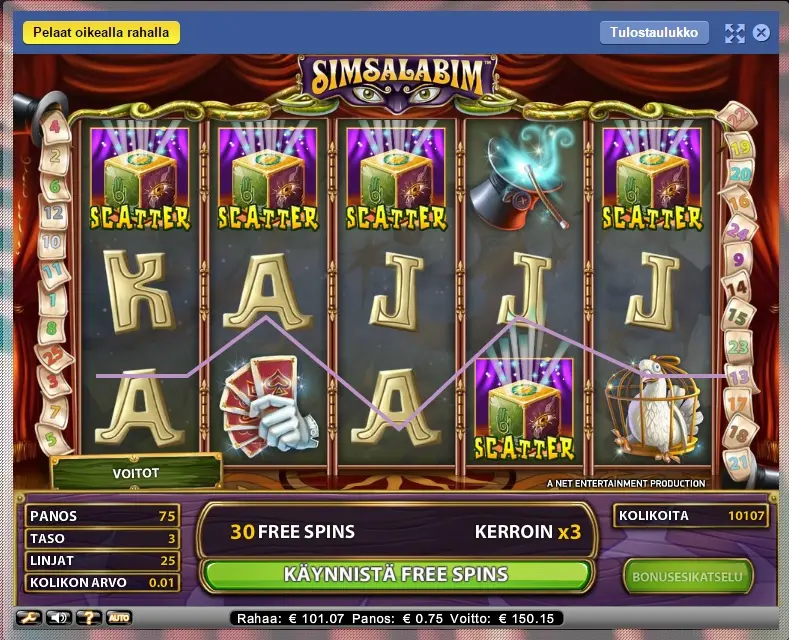The image size is (789, 640).
Task: Select payline card number 12
Action: click(54, 213)
